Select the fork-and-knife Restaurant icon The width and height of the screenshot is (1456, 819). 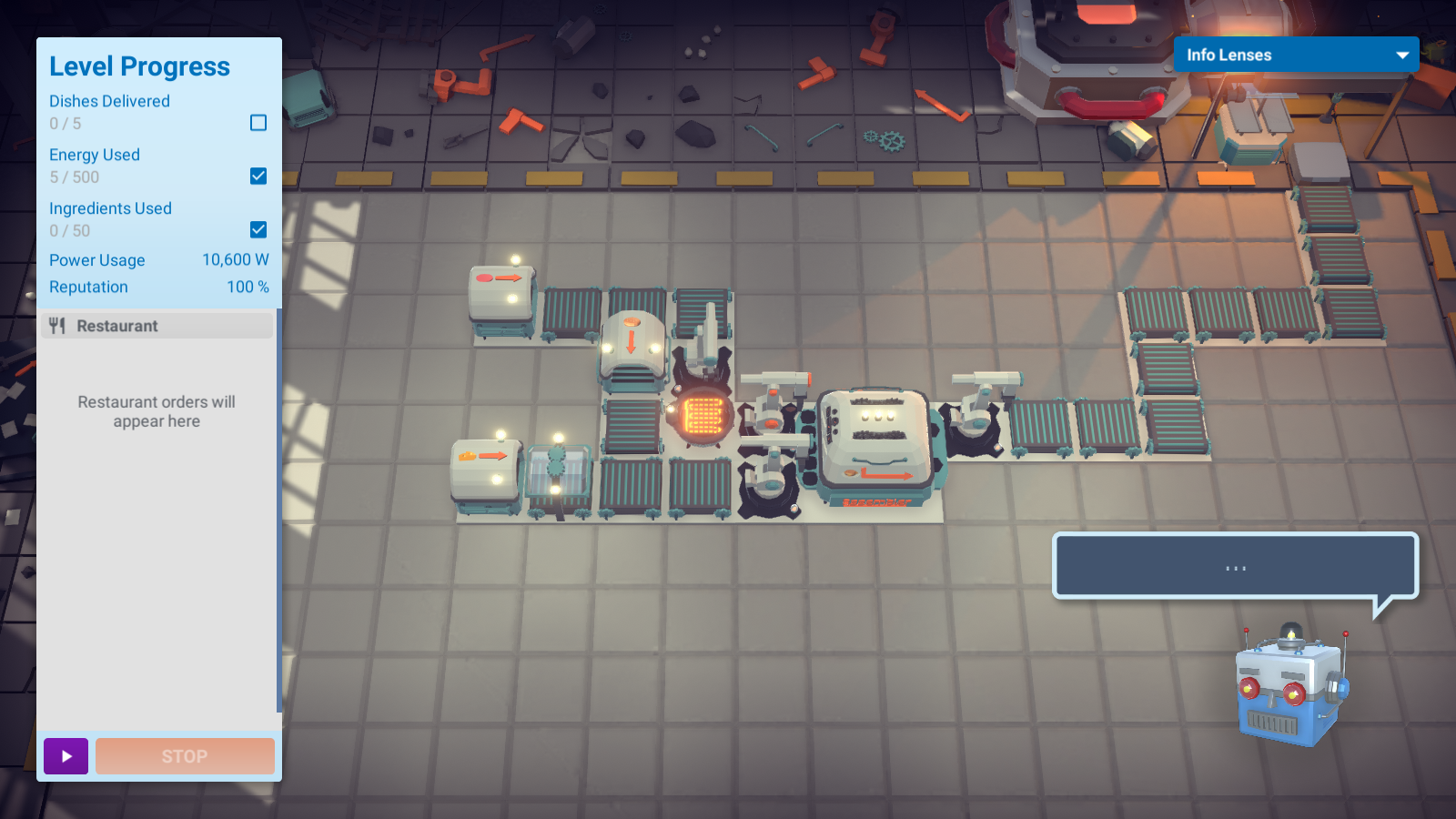(58, 325)
